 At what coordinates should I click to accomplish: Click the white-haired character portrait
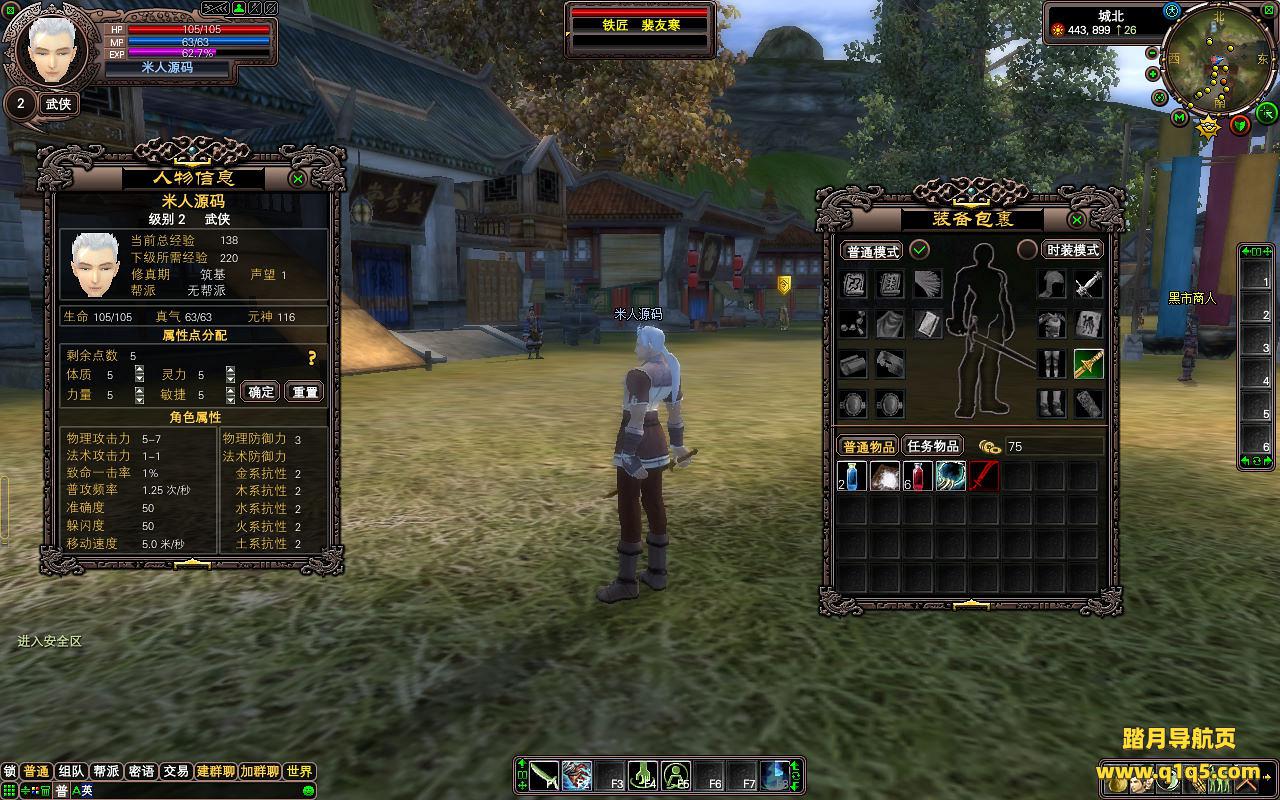51,48
